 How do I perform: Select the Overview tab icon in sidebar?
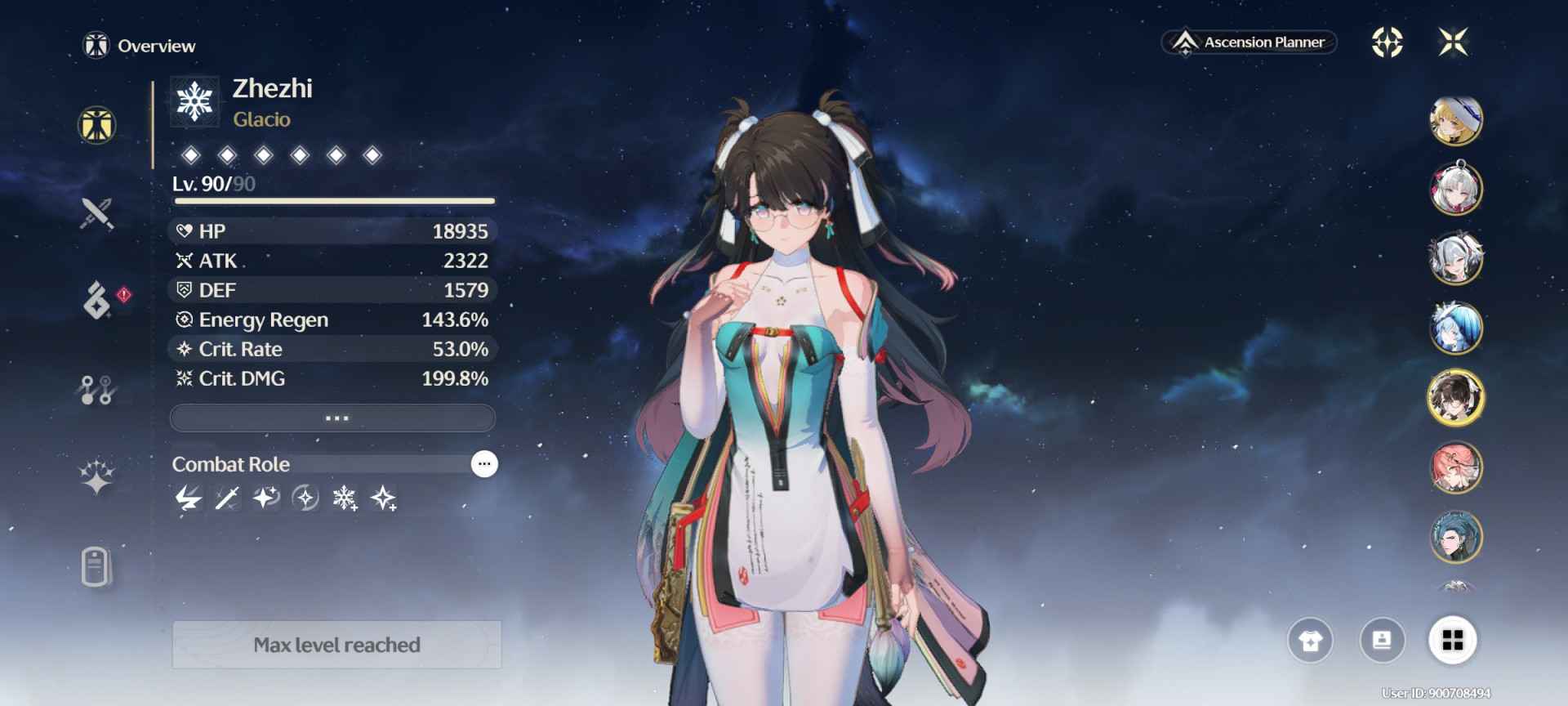tap(96, 126)
